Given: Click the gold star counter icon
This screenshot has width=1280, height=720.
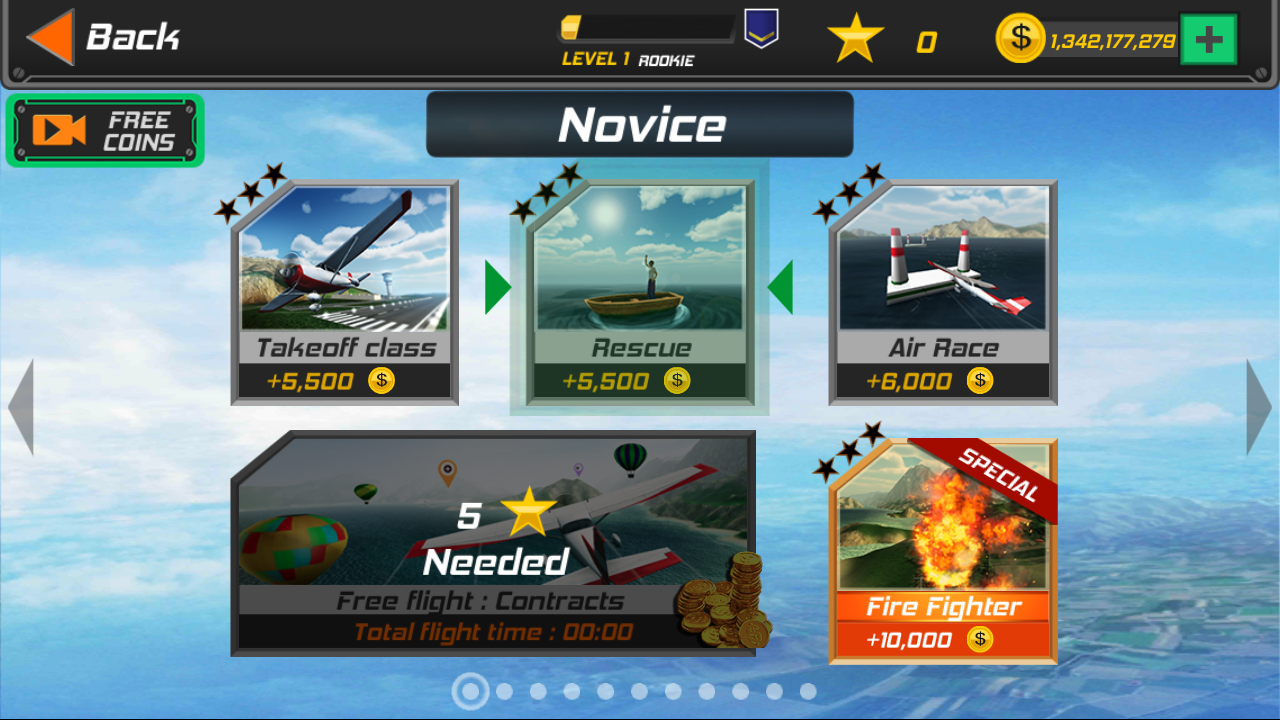Looking at the screenshot, I should click(855, 39).
